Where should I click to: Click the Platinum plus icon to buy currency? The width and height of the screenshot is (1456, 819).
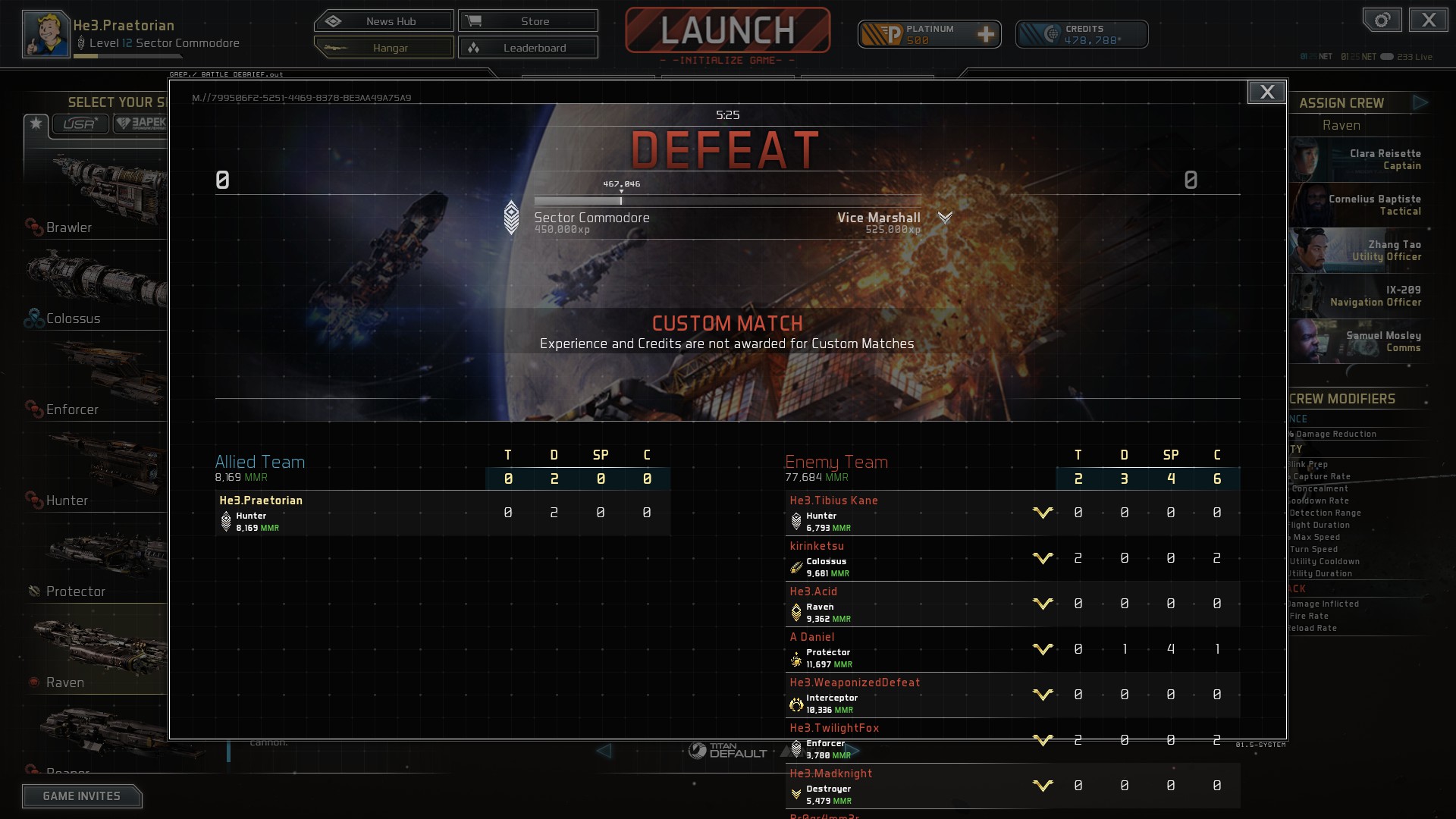[986, 33]
